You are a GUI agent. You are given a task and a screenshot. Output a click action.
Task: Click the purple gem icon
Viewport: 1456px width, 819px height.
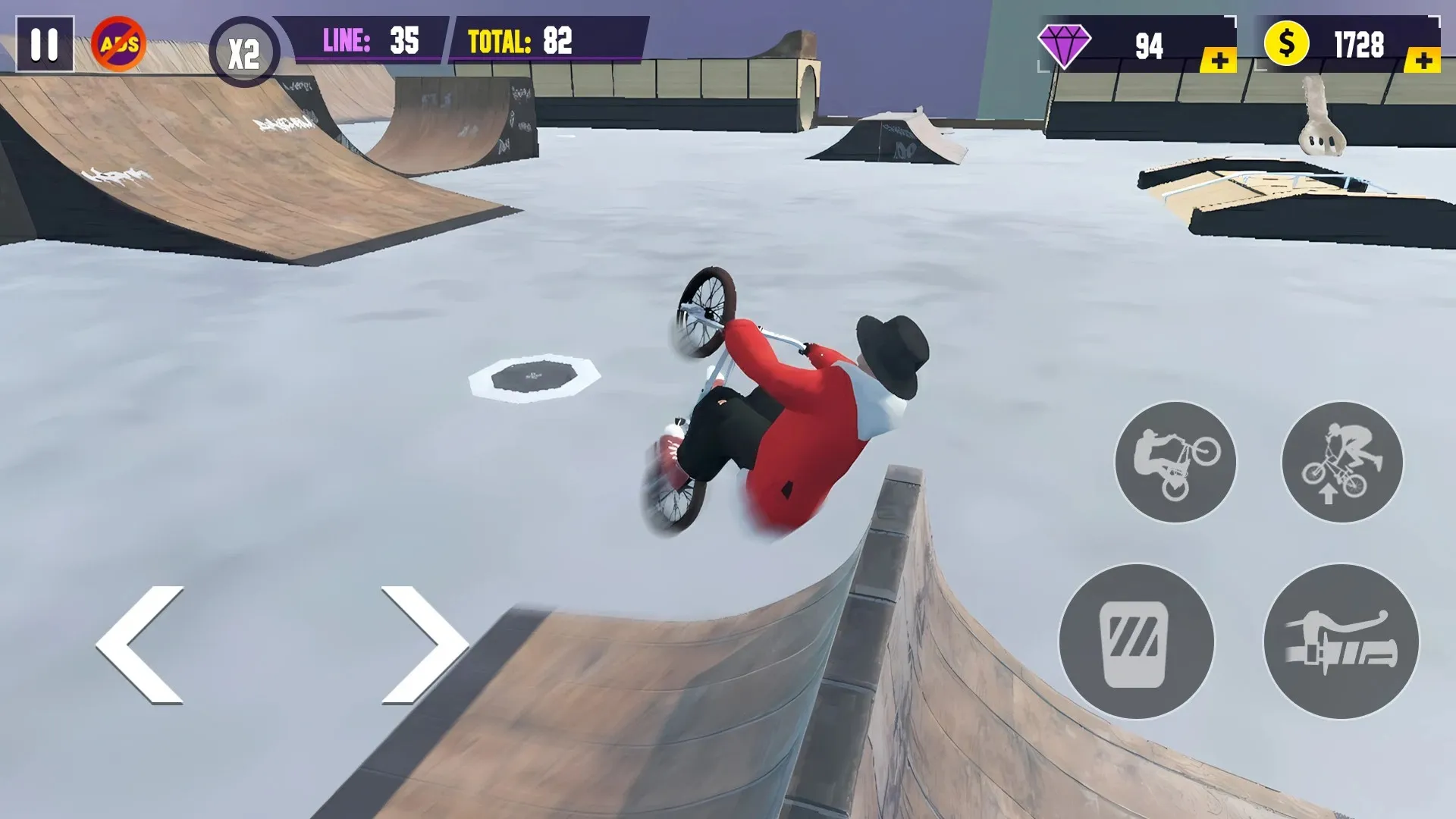point(1065,43)
